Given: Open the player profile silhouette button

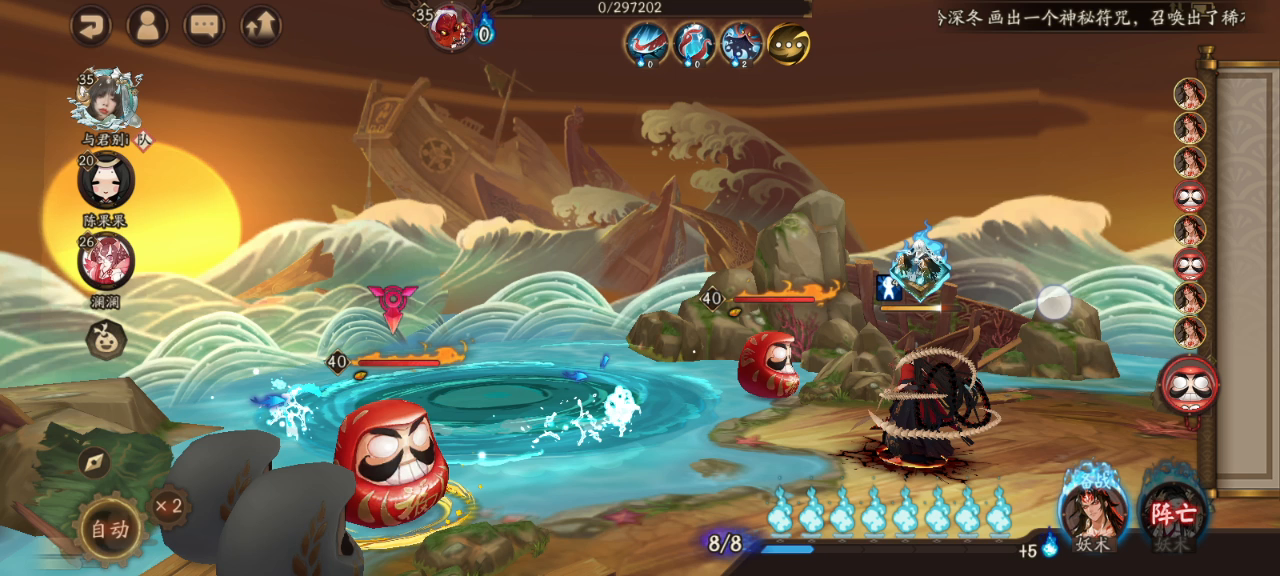Looking at the screenshot, I should (x=148, y=26).
